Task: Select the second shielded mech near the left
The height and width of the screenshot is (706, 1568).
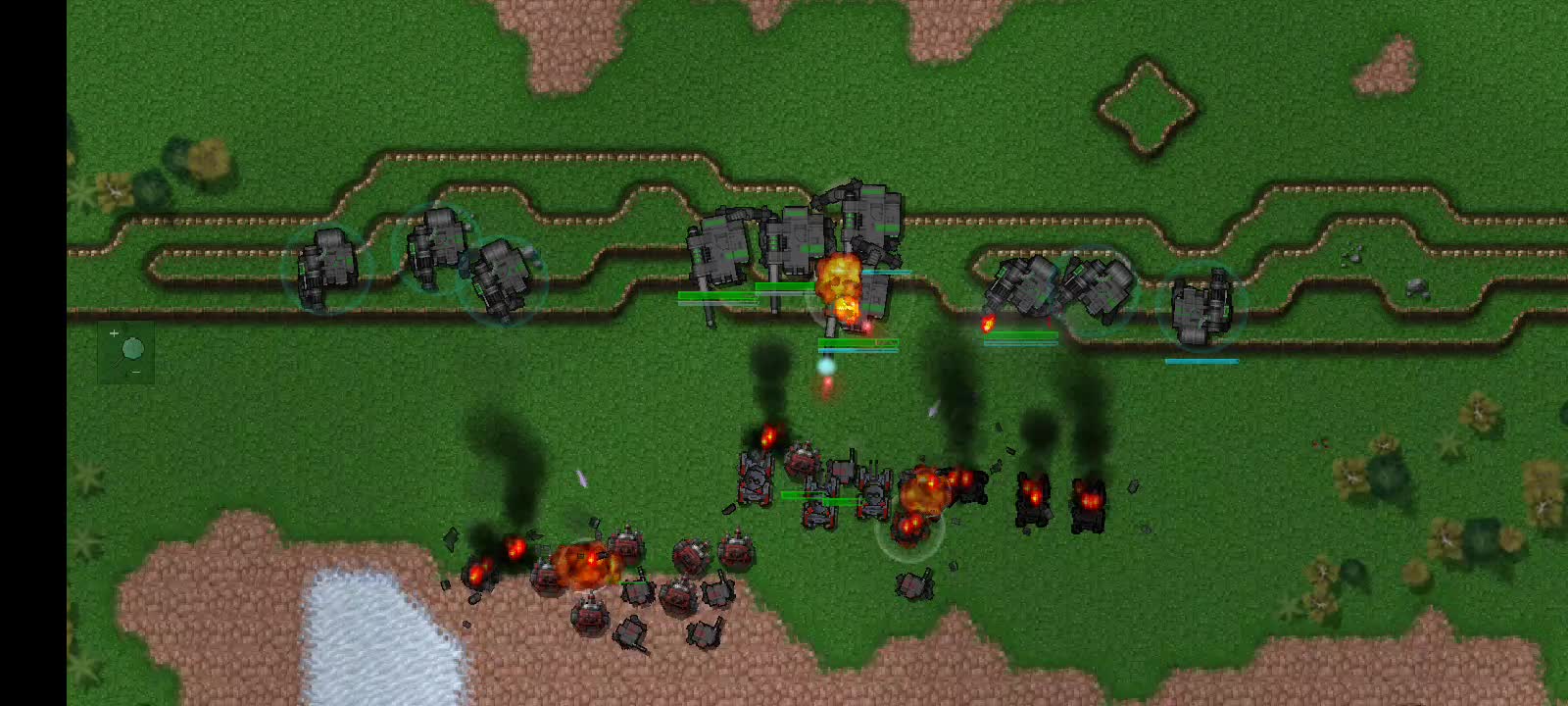Action: (436, 245)
